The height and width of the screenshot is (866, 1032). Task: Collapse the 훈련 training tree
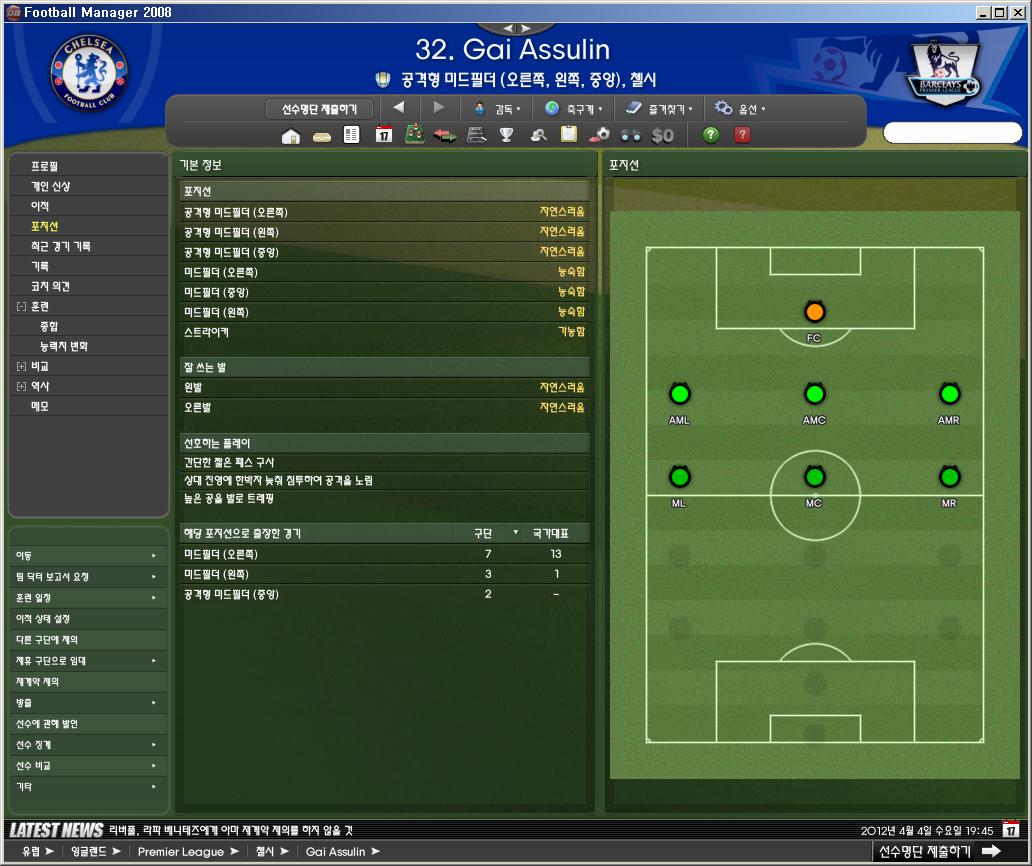point(21,307)
